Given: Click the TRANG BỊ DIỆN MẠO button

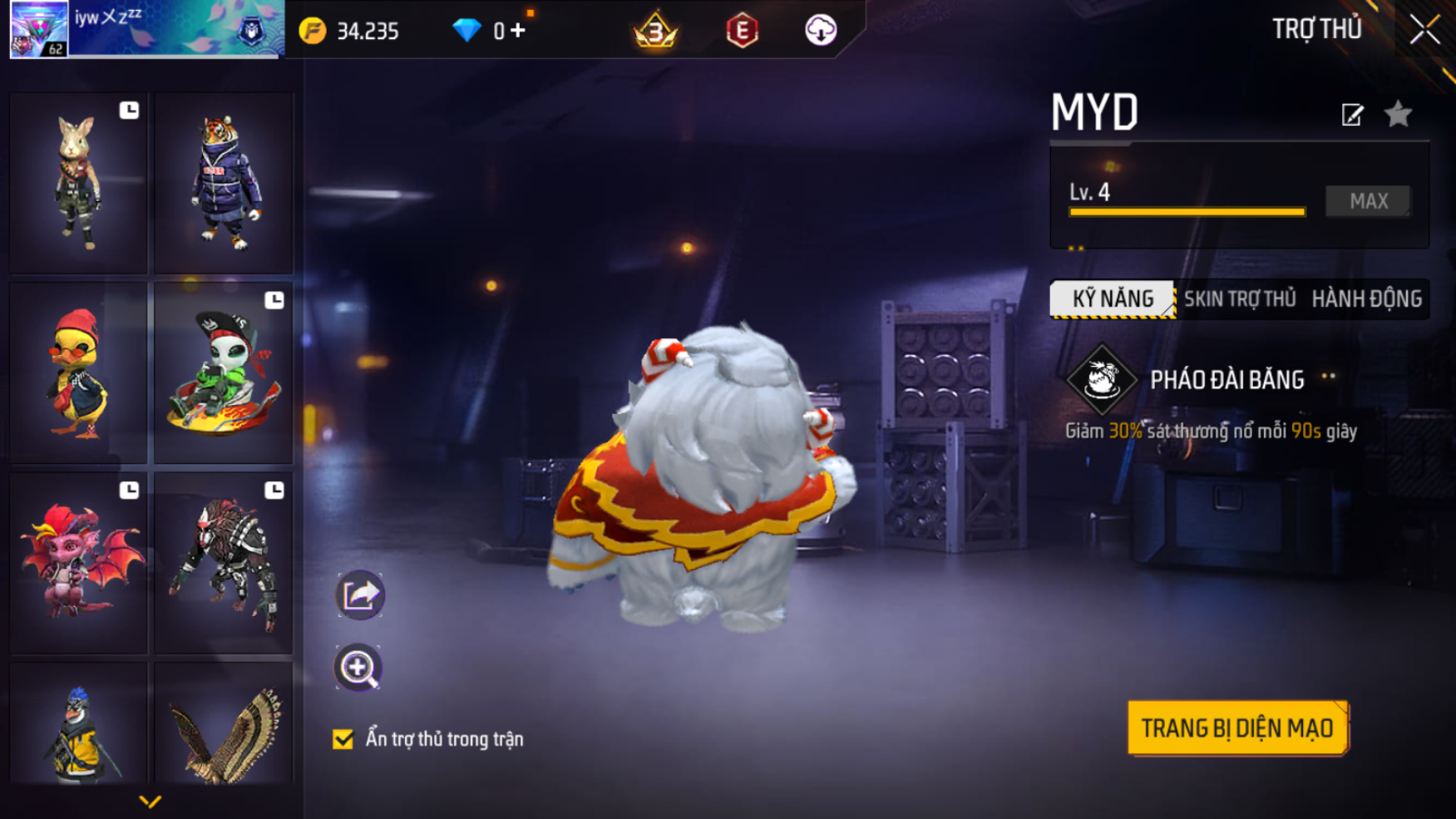Looking at the screenshot, I should pyautogui.click(x=1236, y=728).
